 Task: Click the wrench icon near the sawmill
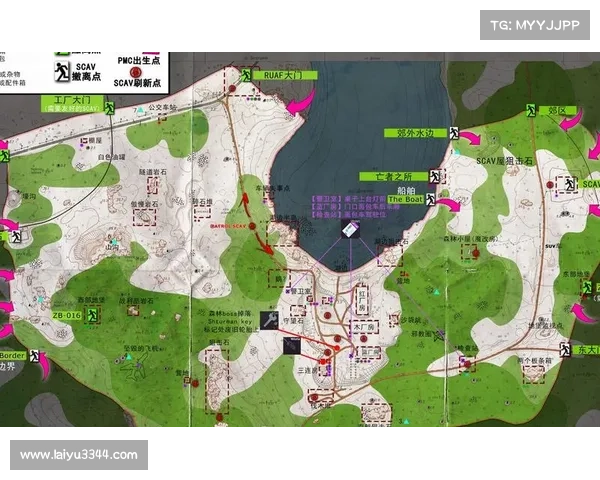coord(269,320)
